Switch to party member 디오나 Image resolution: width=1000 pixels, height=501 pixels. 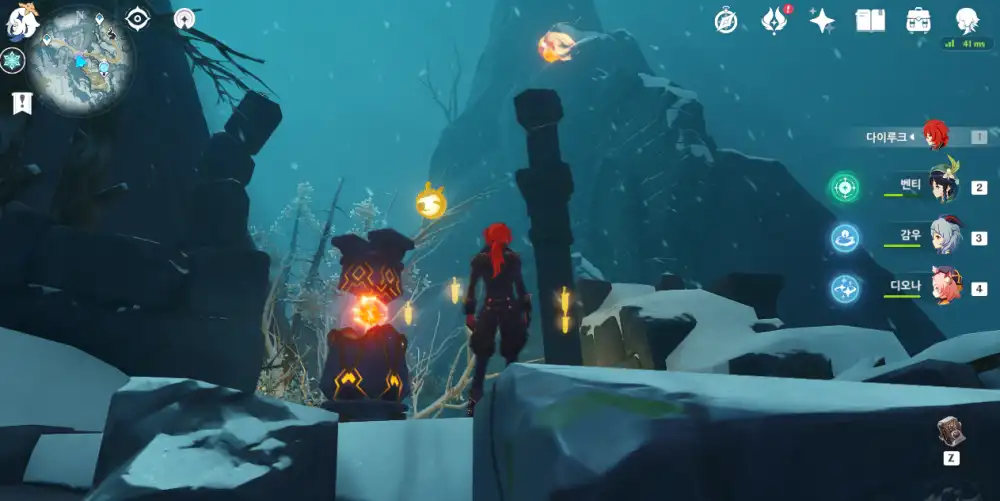[x=944, y=288]
